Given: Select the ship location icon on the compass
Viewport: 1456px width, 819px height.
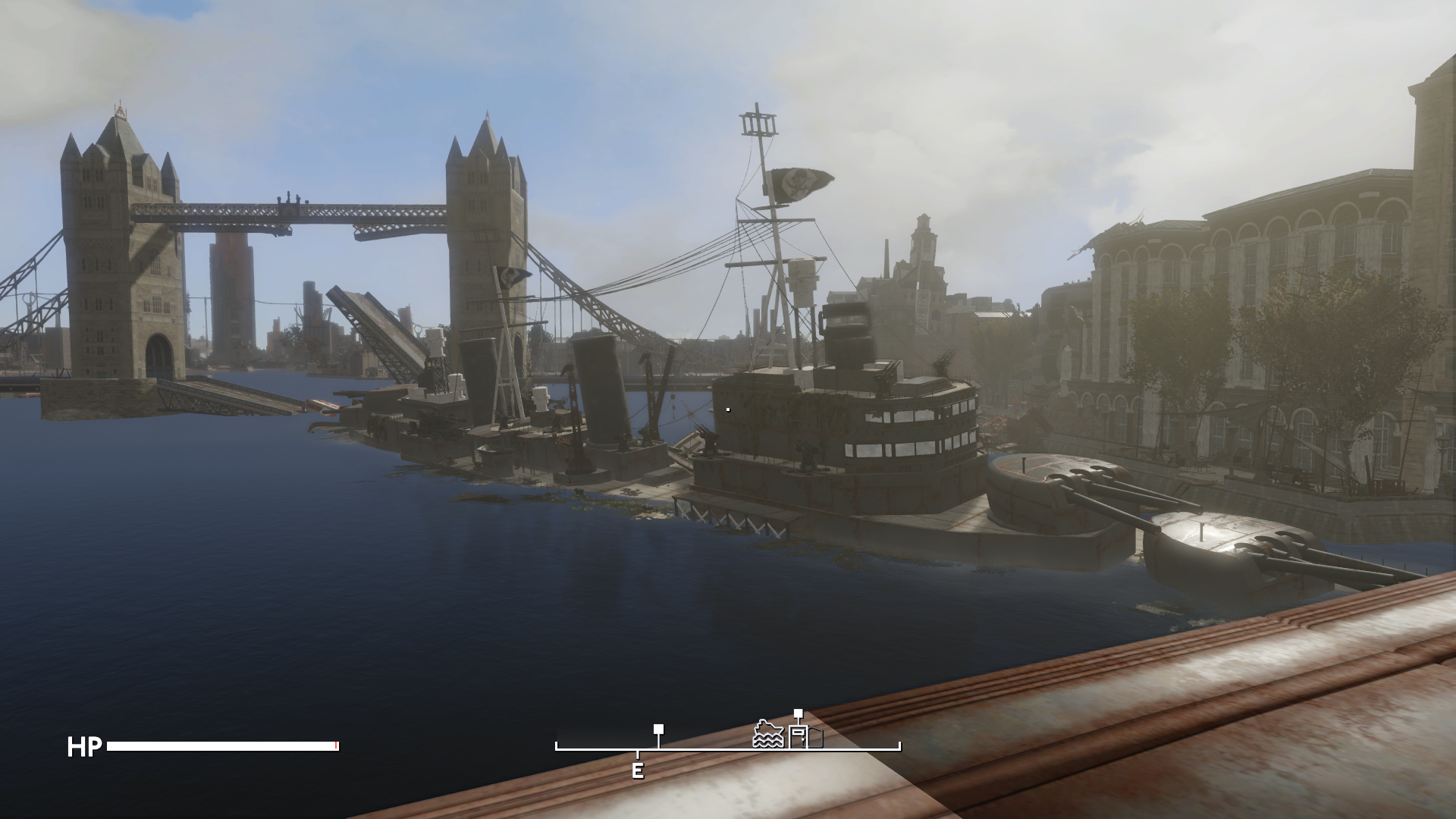Looking at the screenshot, I should click(x=767, y=735).
